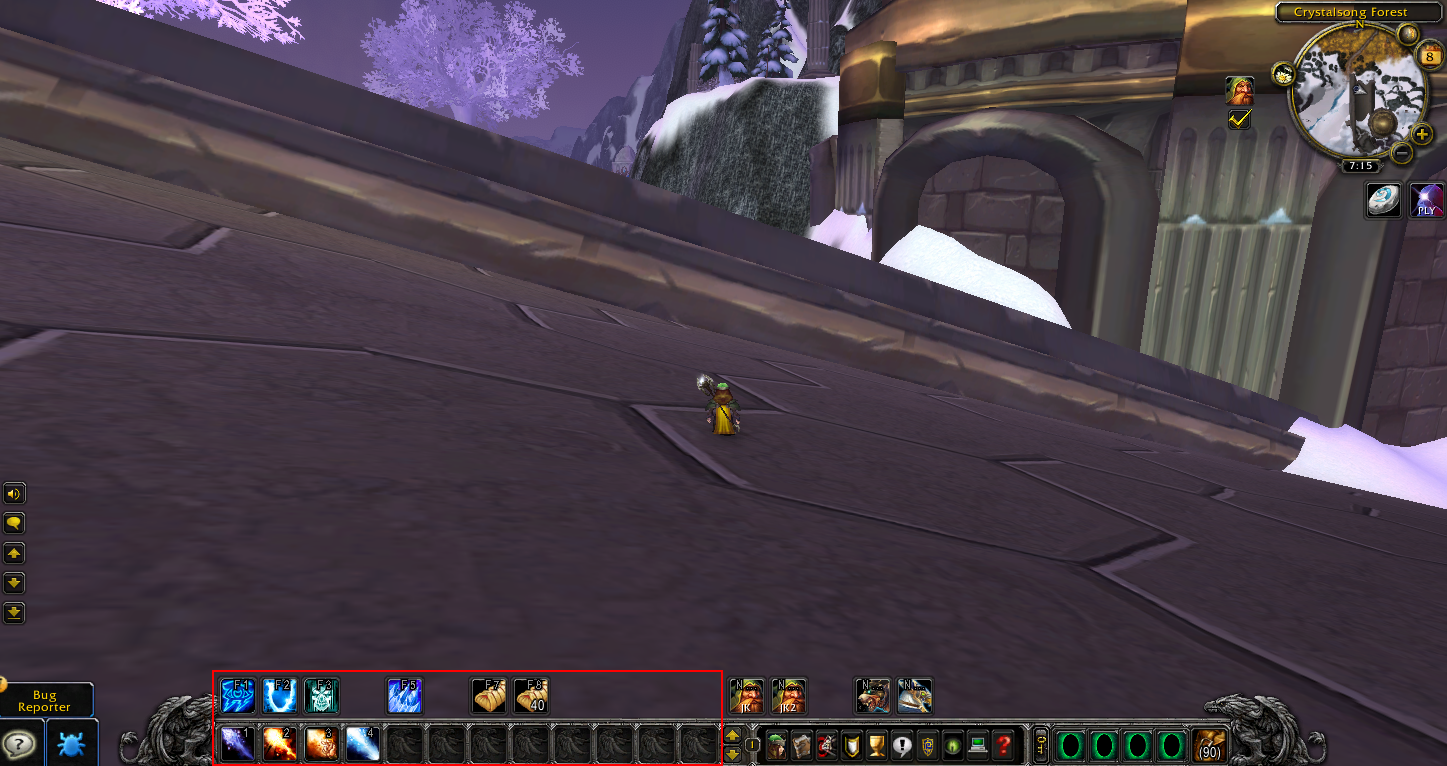This screenshot has width=1447, height=766.
Task: Open the Bug Reporter panel
Action: pos(45,700)
